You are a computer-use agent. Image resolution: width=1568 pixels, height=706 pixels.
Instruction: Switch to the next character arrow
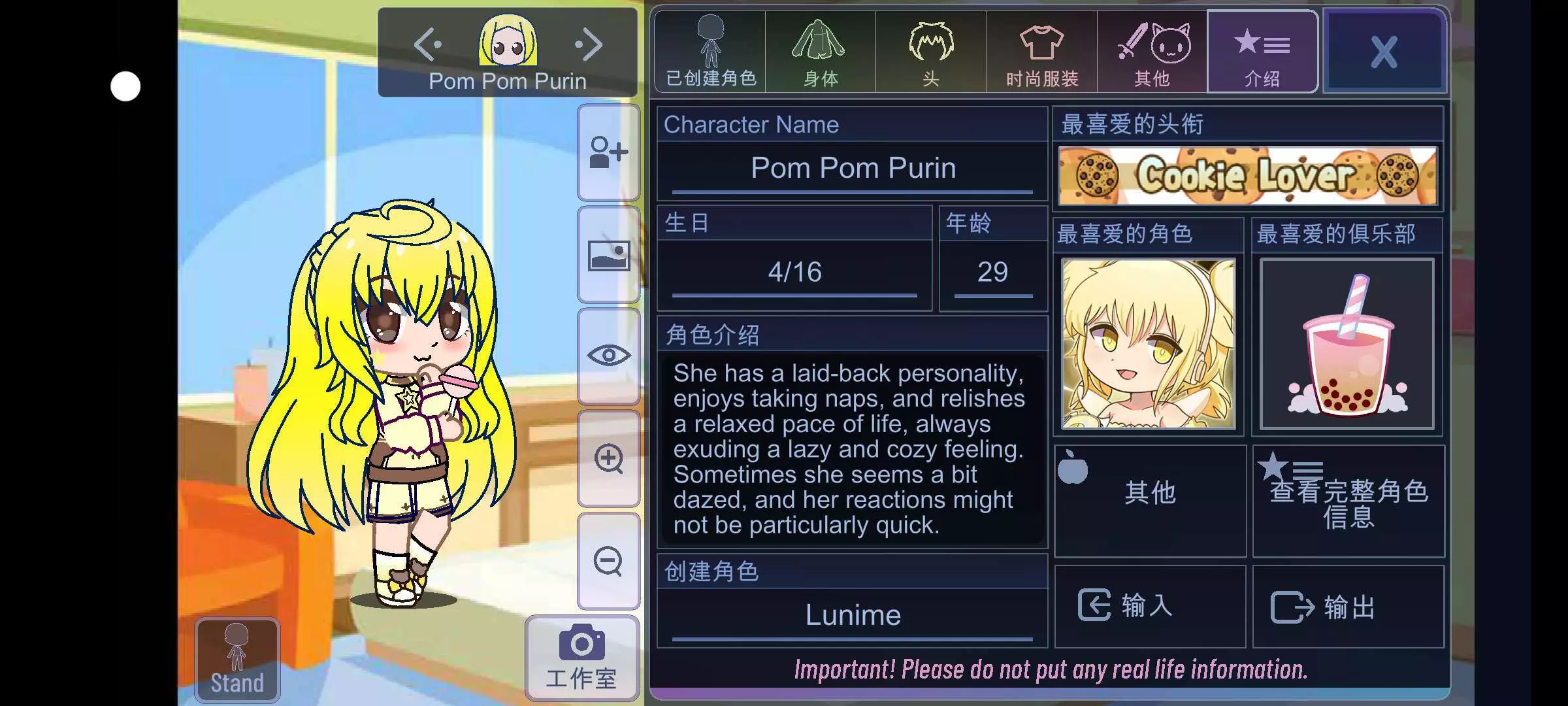pos(589,44)
